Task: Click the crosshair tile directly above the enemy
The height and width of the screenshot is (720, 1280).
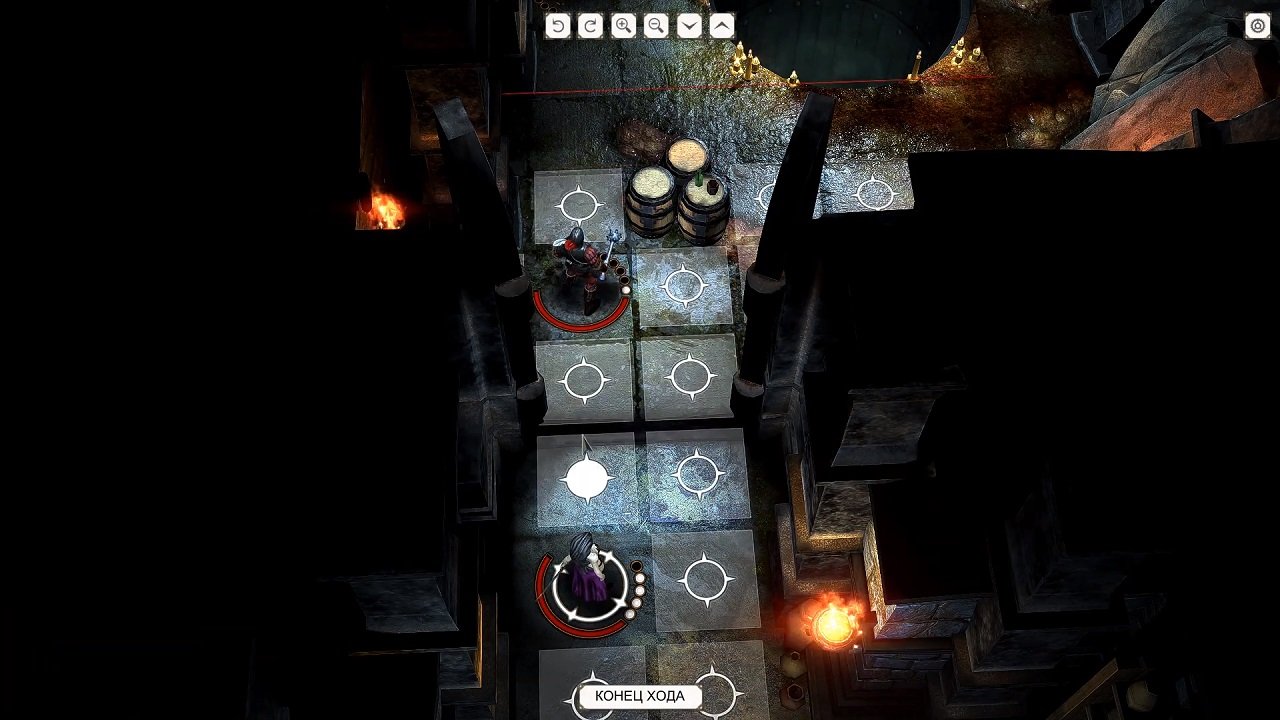Action: (578, 205)
